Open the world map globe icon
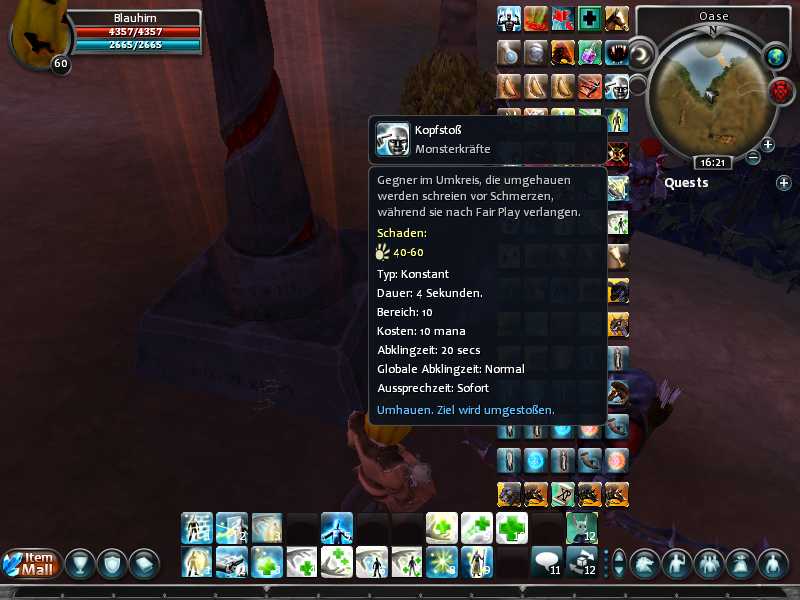This screenshot has width=800, height=600. pos(777,56)
